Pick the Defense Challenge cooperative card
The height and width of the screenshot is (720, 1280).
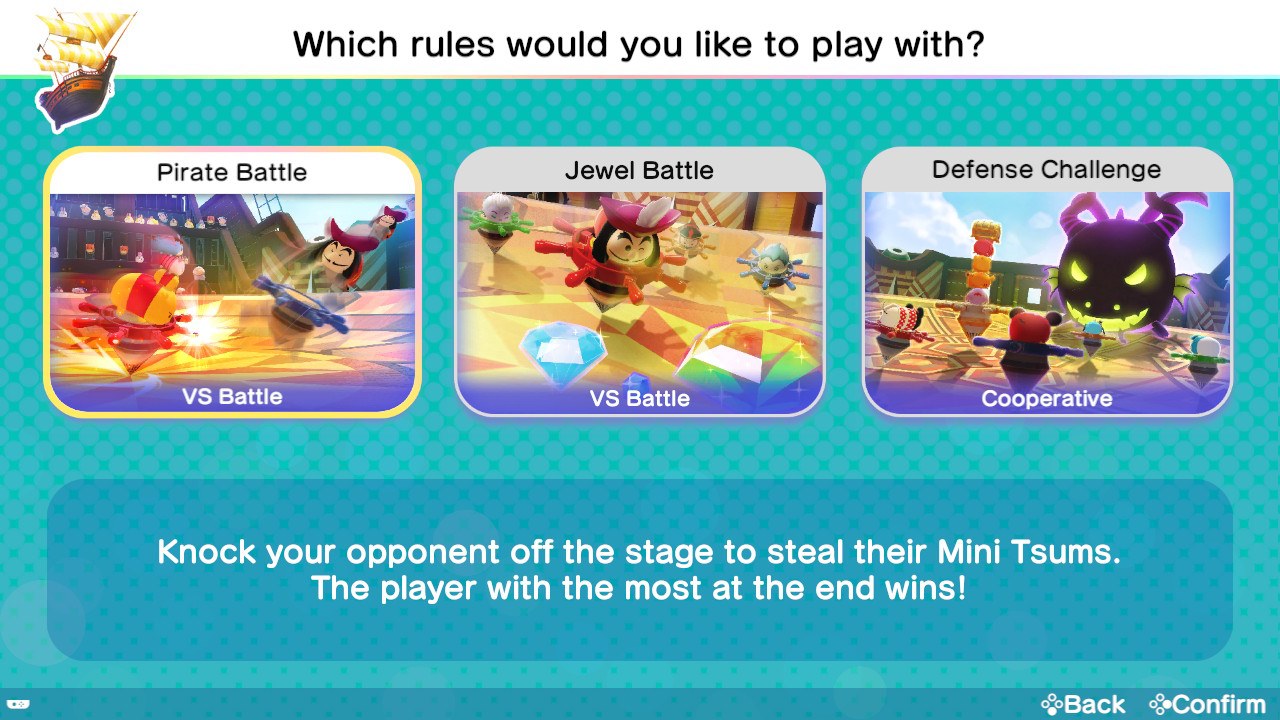pyautogui.click(x=1047, y=282)
